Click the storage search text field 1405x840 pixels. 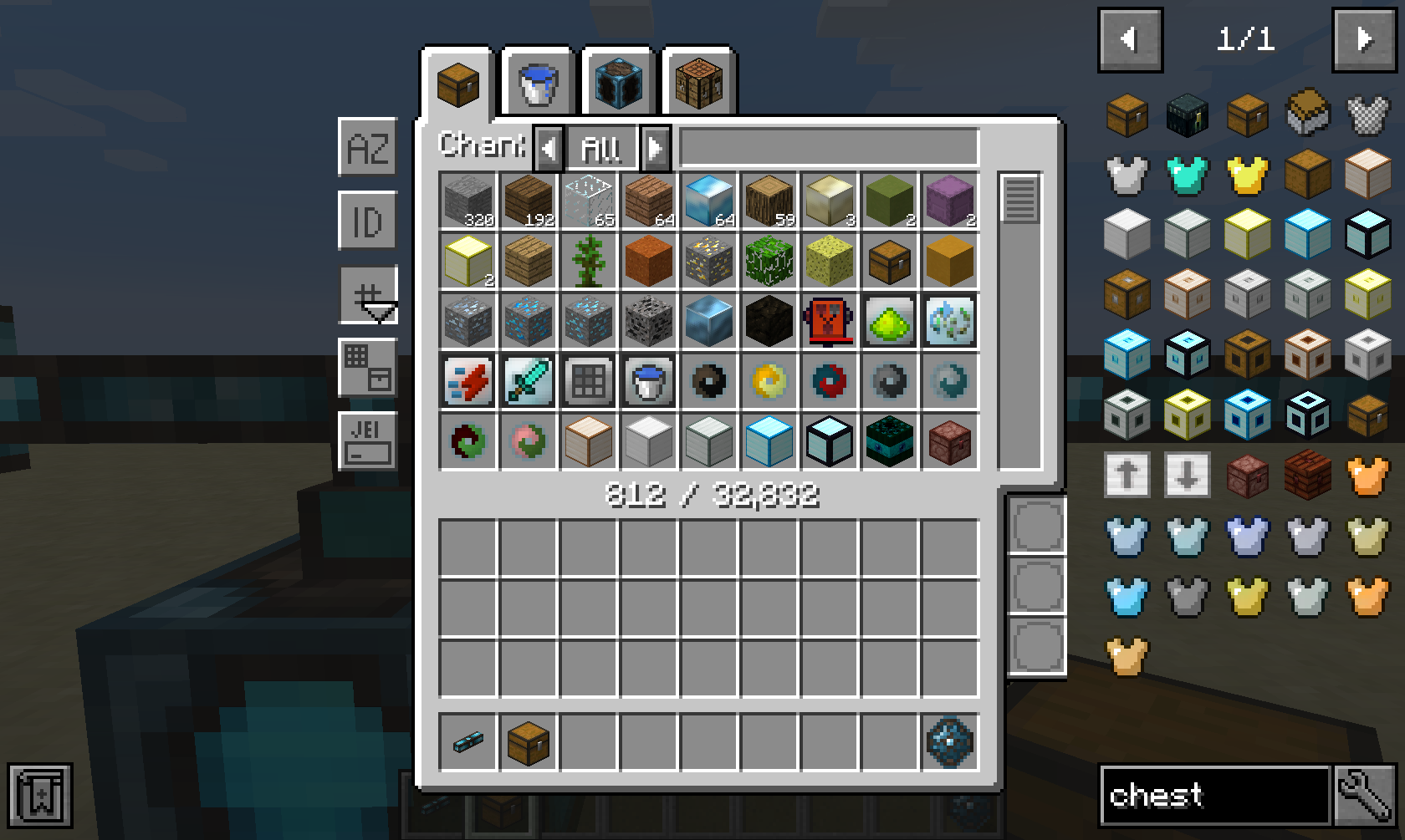pyautogui.click(x=829, y=148)
